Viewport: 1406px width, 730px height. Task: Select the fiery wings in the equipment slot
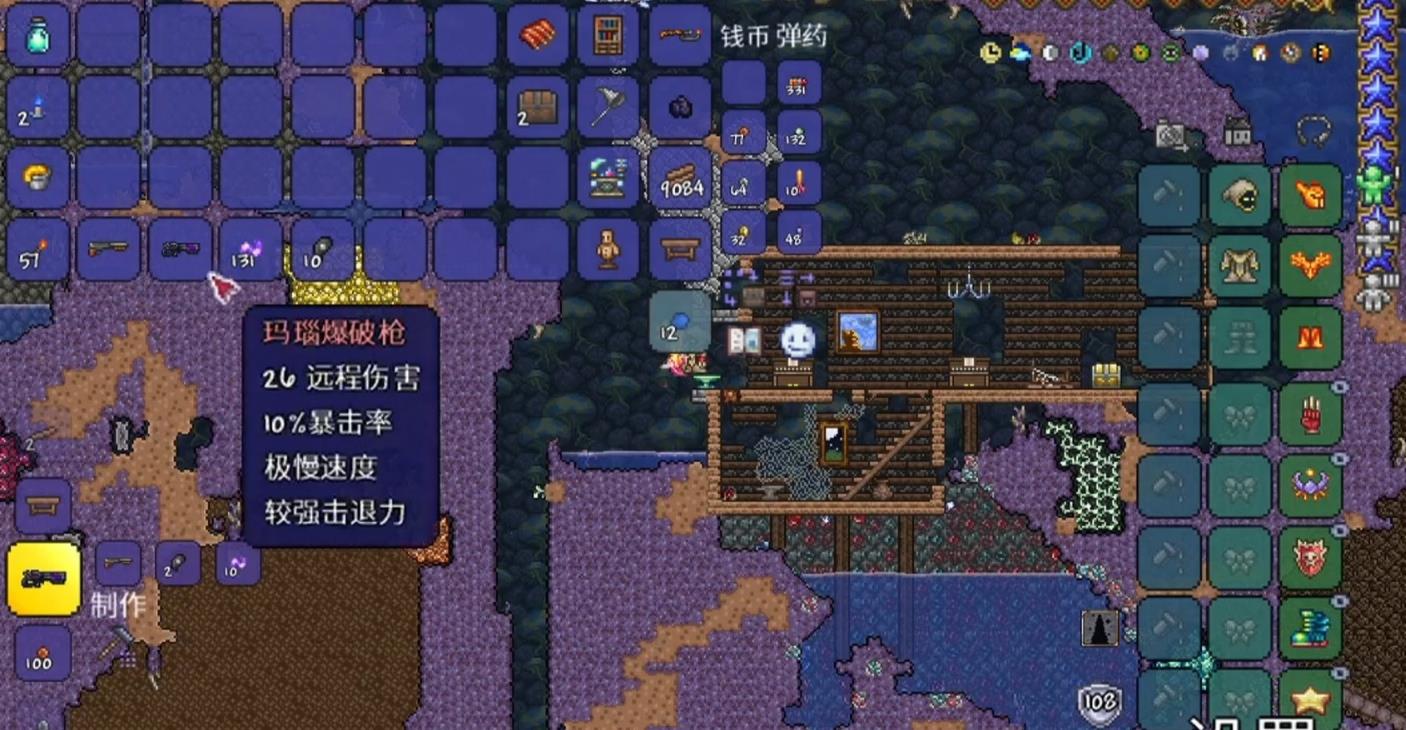1310,265
